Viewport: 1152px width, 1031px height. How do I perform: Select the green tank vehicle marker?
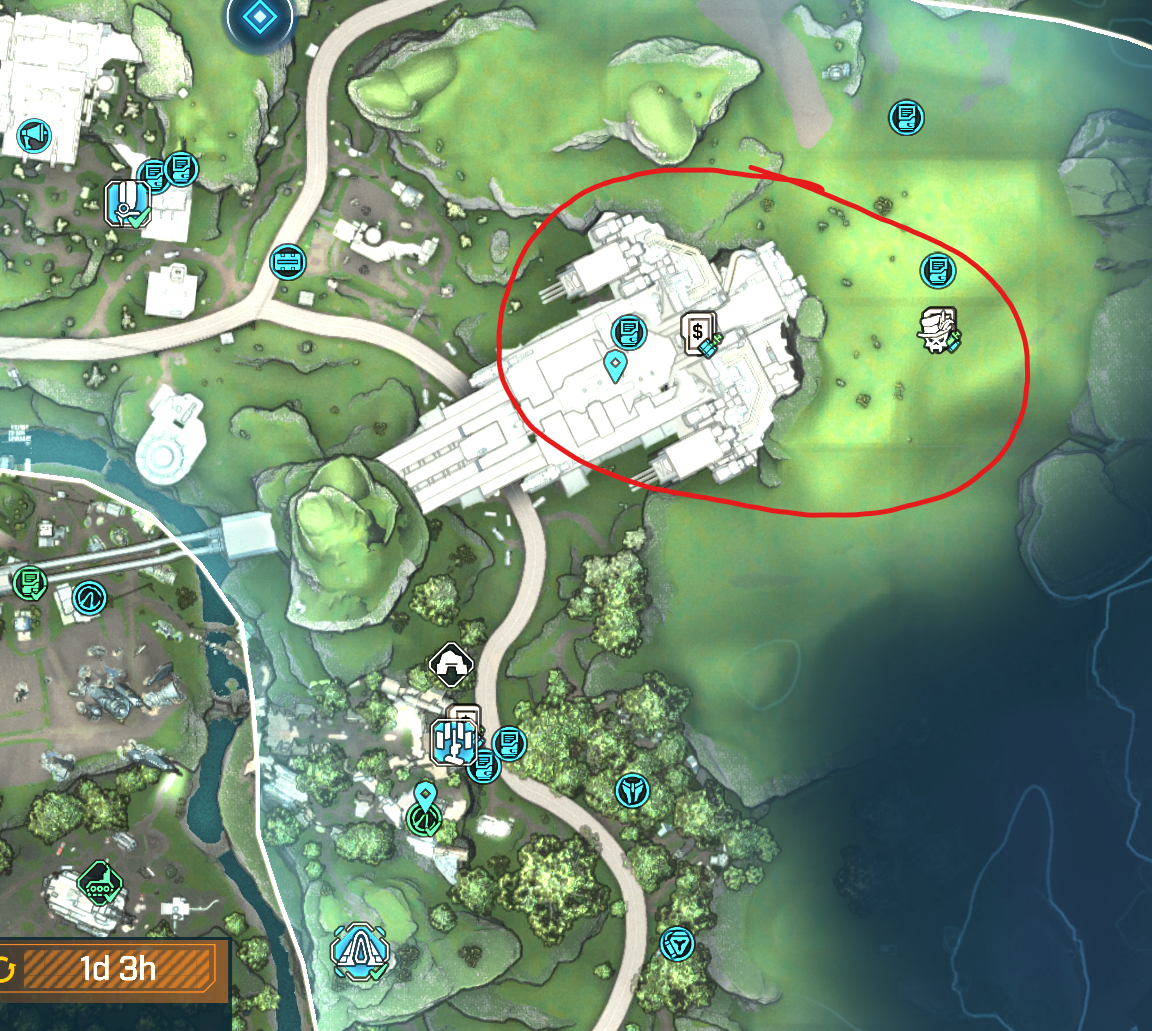(99, 881)
